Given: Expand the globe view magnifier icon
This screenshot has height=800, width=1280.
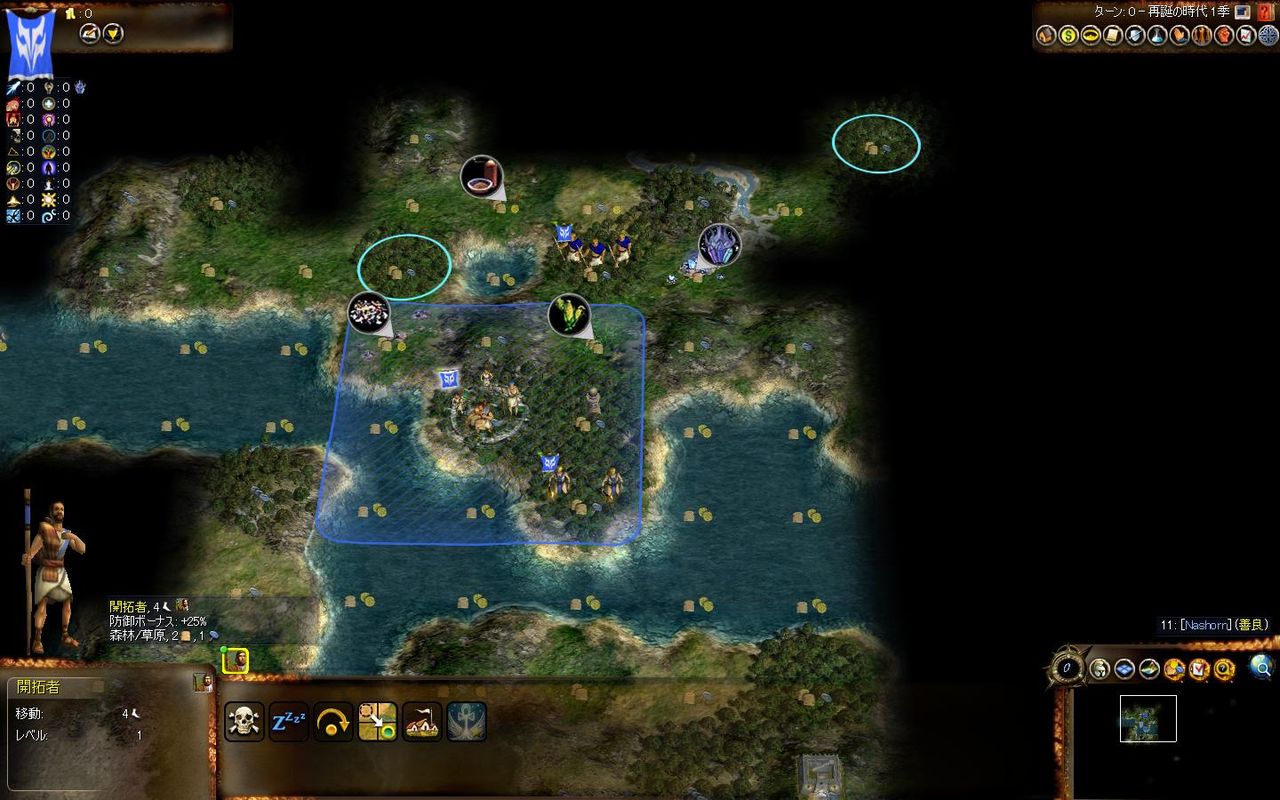Looking at the screenshot, I should tap(1262, 668).
